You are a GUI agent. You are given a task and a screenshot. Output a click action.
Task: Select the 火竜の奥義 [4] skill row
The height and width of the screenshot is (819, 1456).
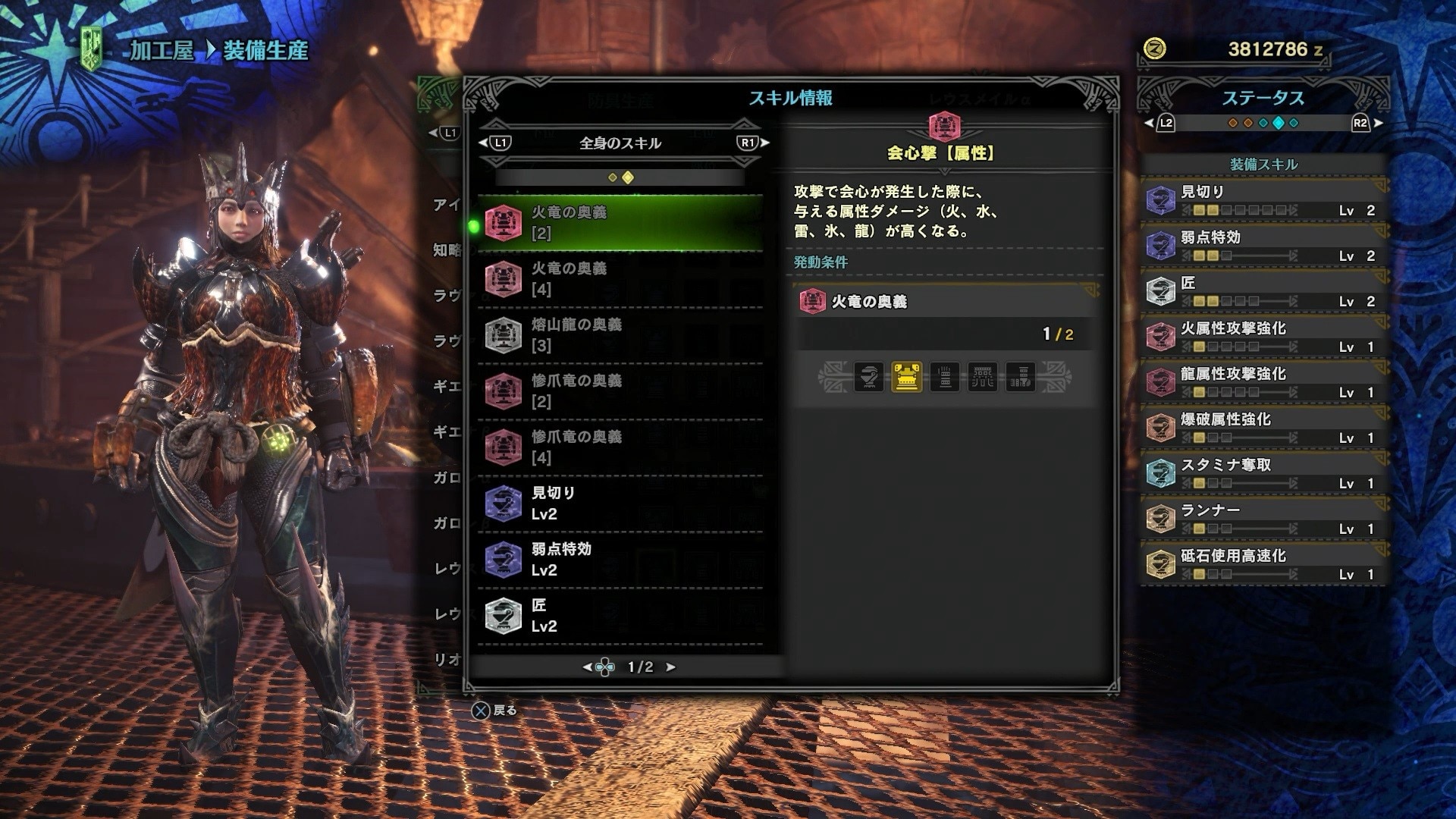(x=620, y=279)
